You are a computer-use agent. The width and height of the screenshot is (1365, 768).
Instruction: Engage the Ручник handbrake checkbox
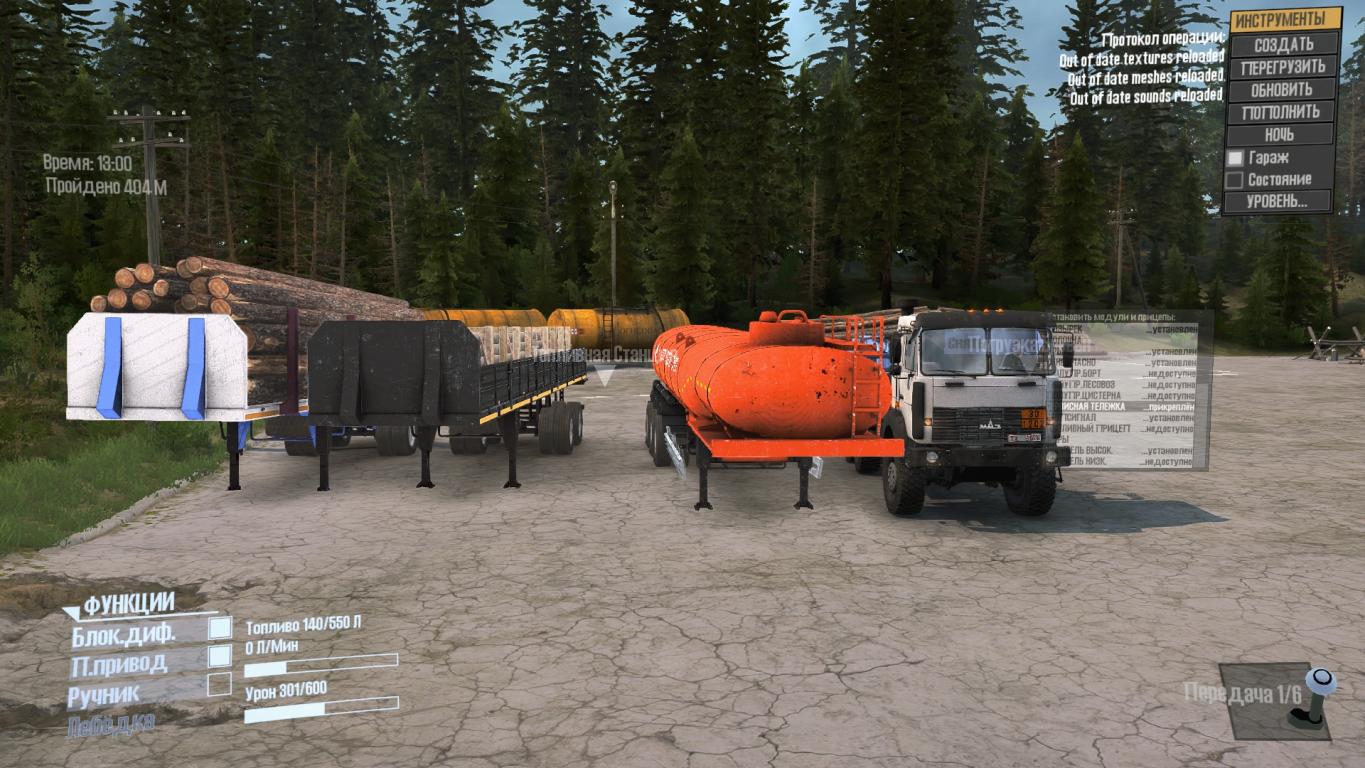tap(219, 685)
